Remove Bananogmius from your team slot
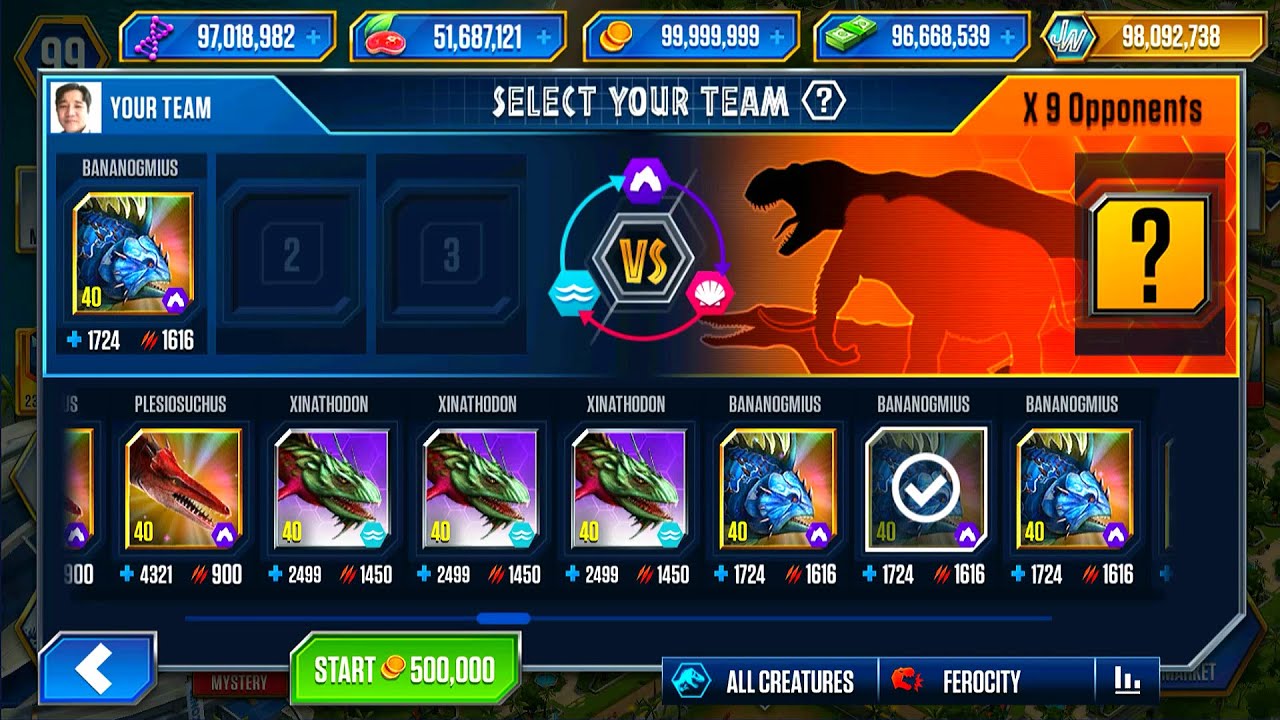 pyautogui.click(x=133, y=254)
